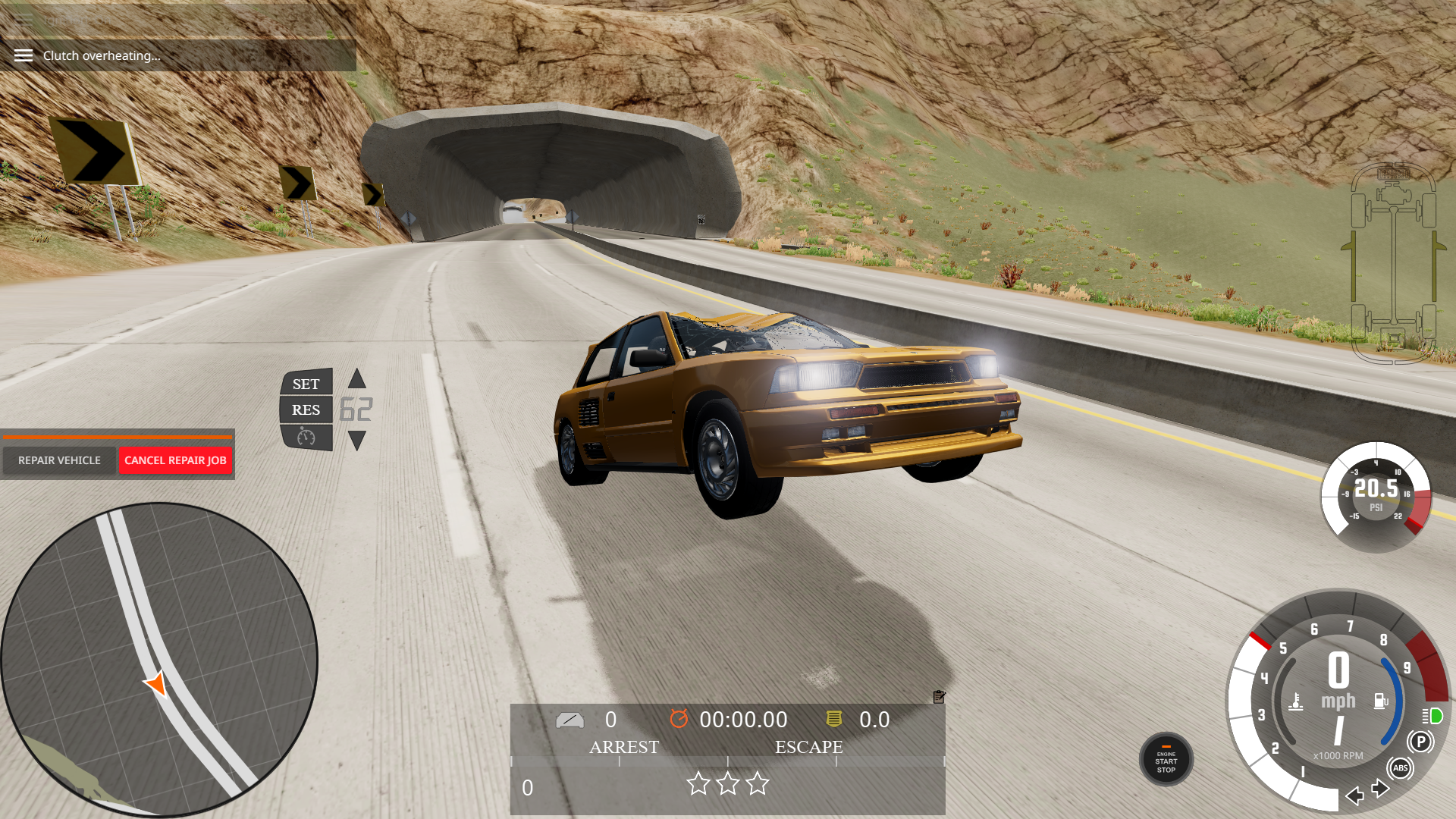Click the left turn signal arrow
This screenshot has width=1456, height=819.
[1354, 795]
